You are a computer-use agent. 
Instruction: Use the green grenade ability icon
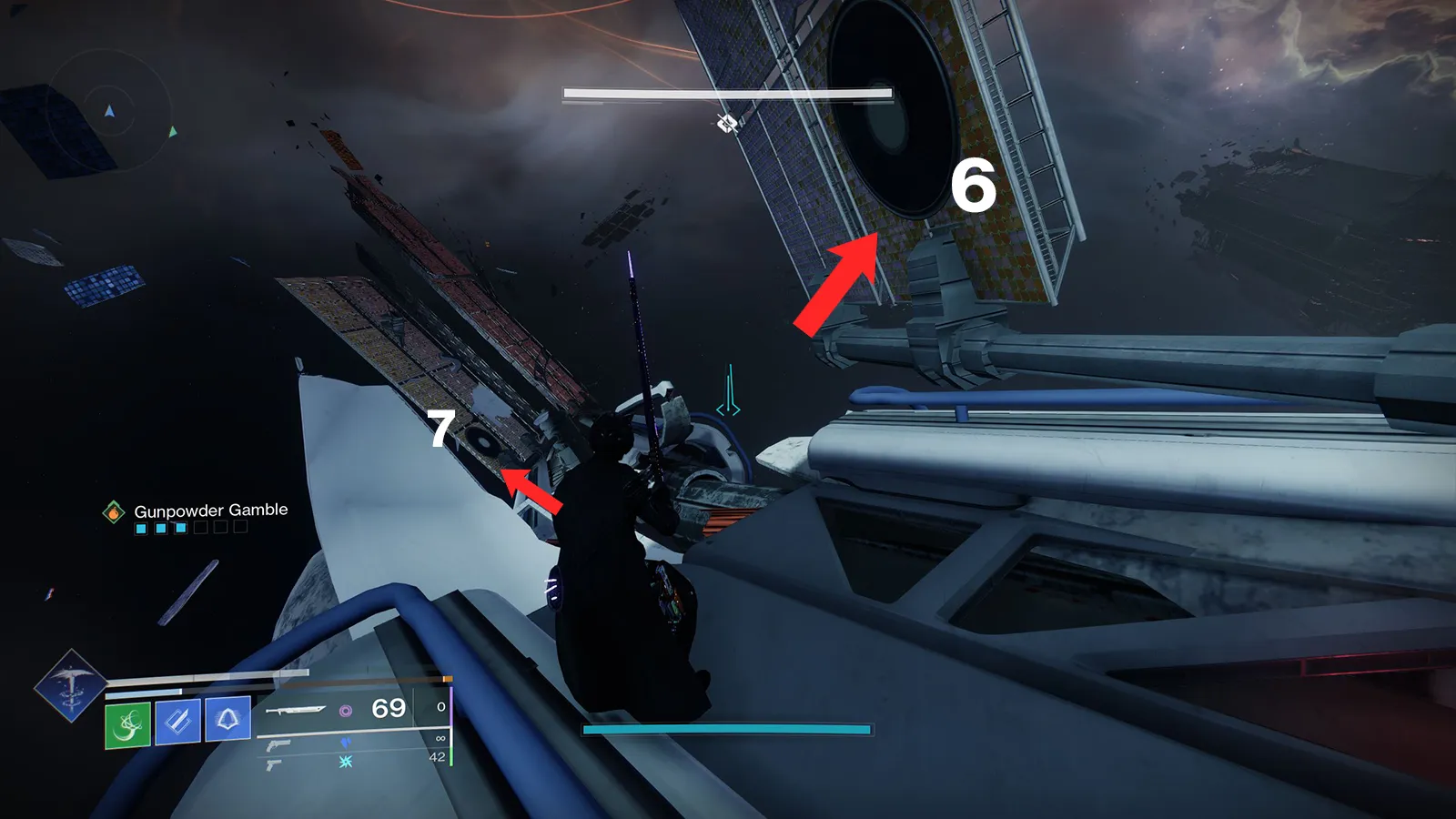click(x=128, y=723)
